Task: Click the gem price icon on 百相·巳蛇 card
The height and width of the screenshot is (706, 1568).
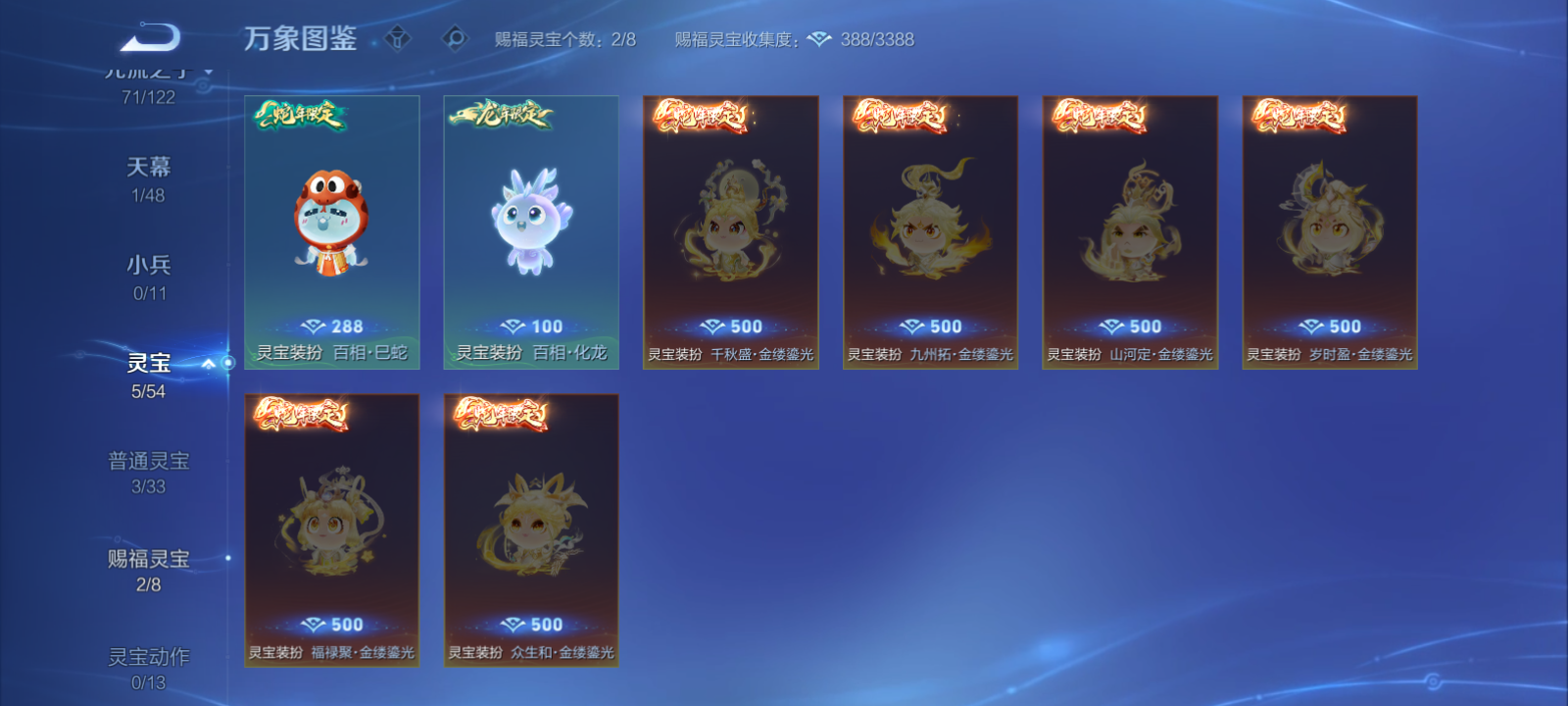Action: (x=314, y=326)
